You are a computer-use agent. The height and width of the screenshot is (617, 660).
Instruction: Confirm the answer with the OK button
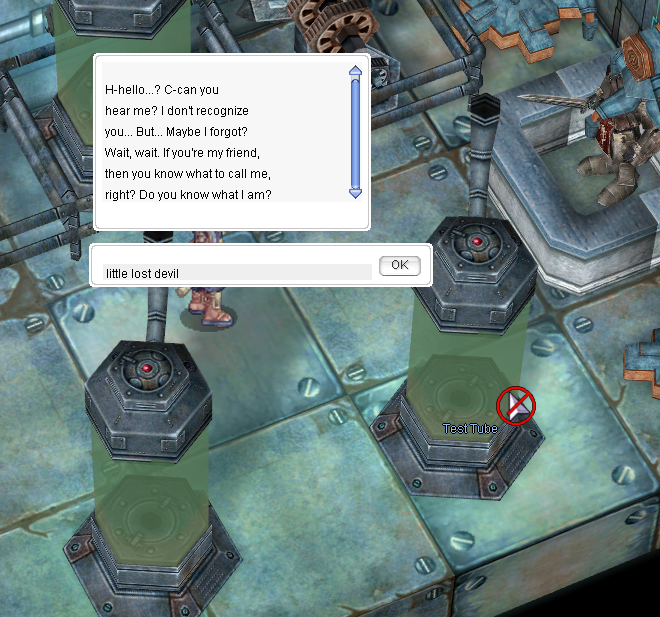click(x=400, y=265)
